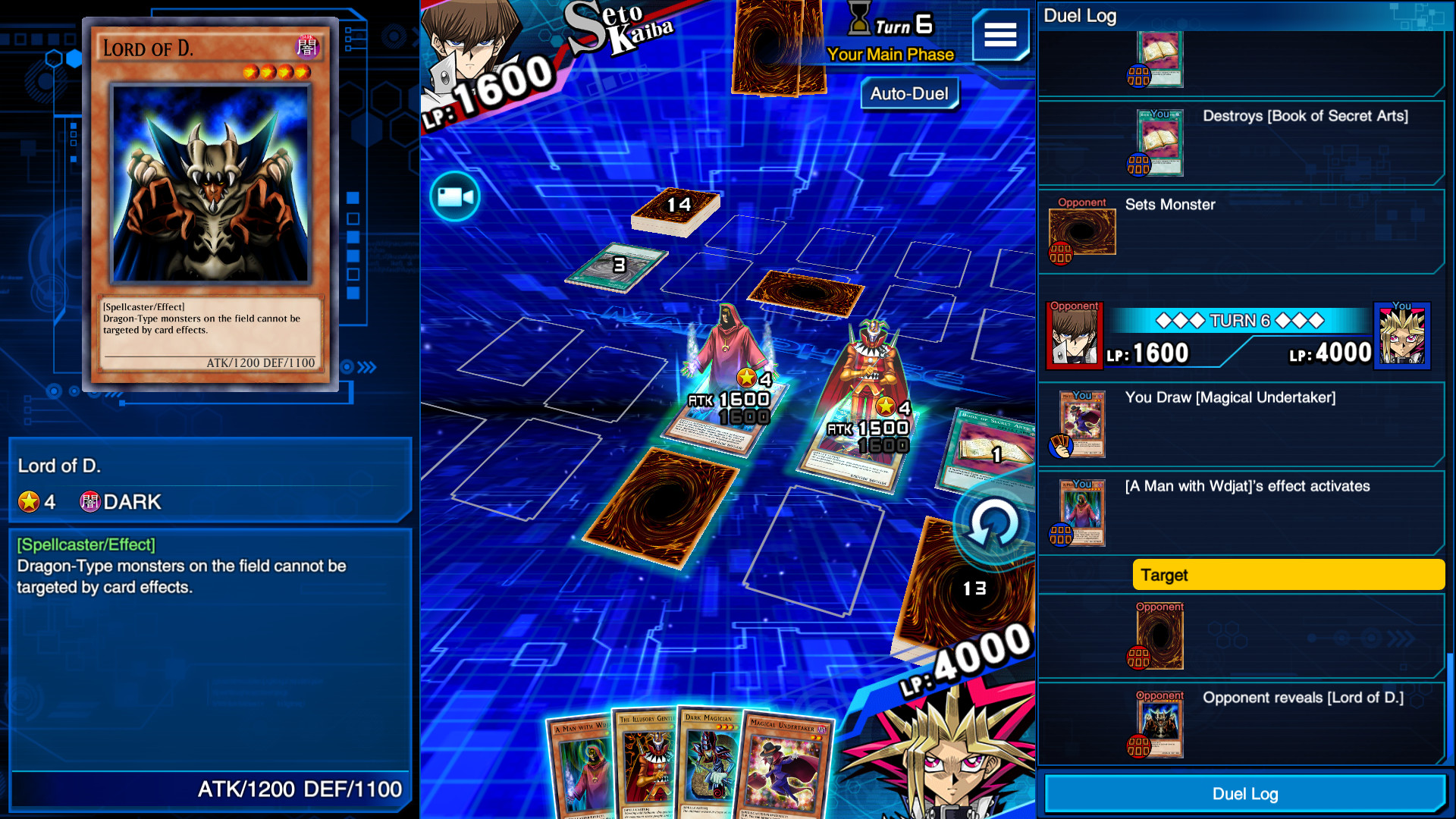Image resolution: width=1456 pixels, height=819 pixels.
Task: Open the in-duel hamburger menu
Action: pos(1001,36)
